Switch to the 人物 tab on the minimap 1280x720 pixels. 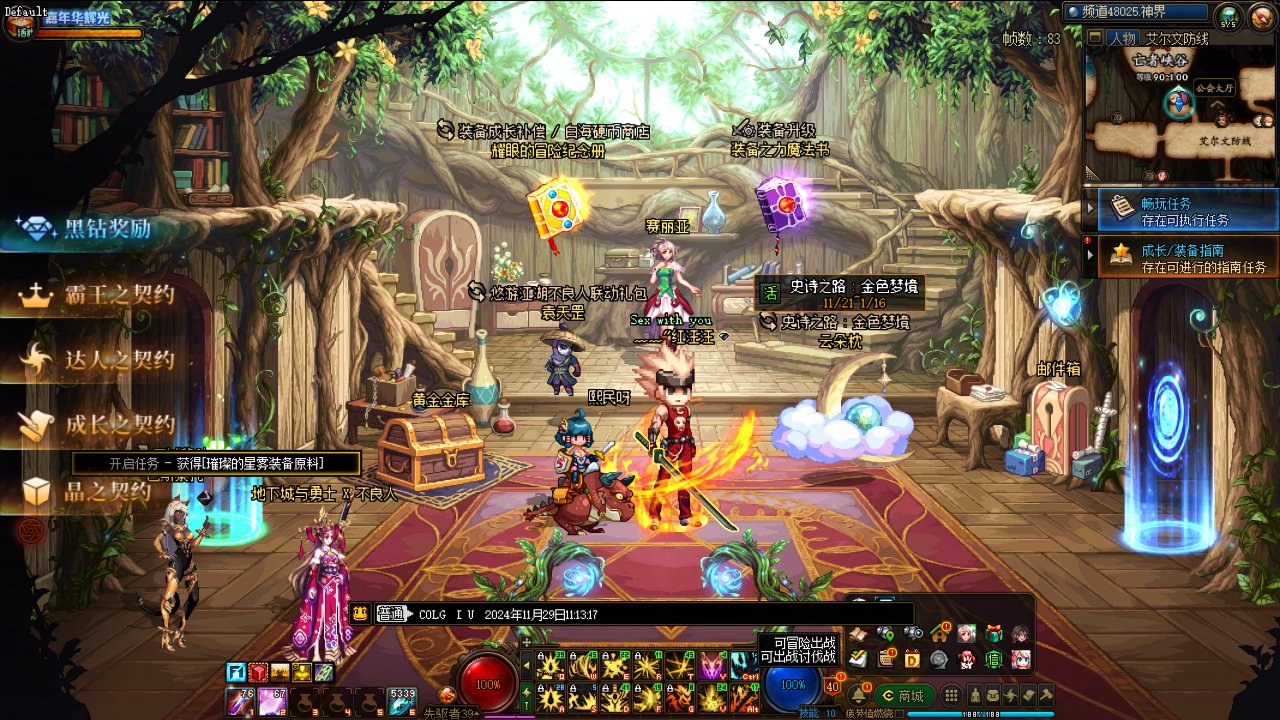(1122, 38)
